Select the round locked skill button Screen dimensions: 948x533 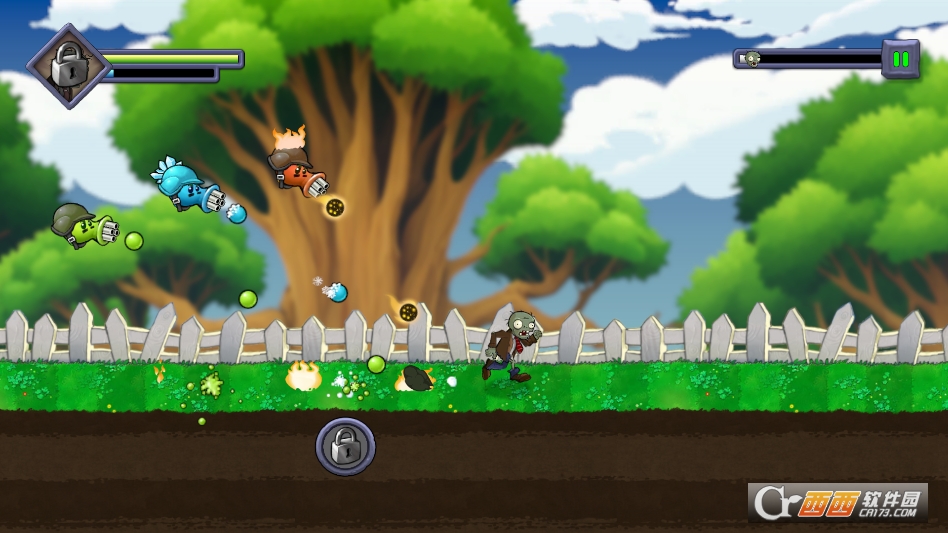[346, 446]
